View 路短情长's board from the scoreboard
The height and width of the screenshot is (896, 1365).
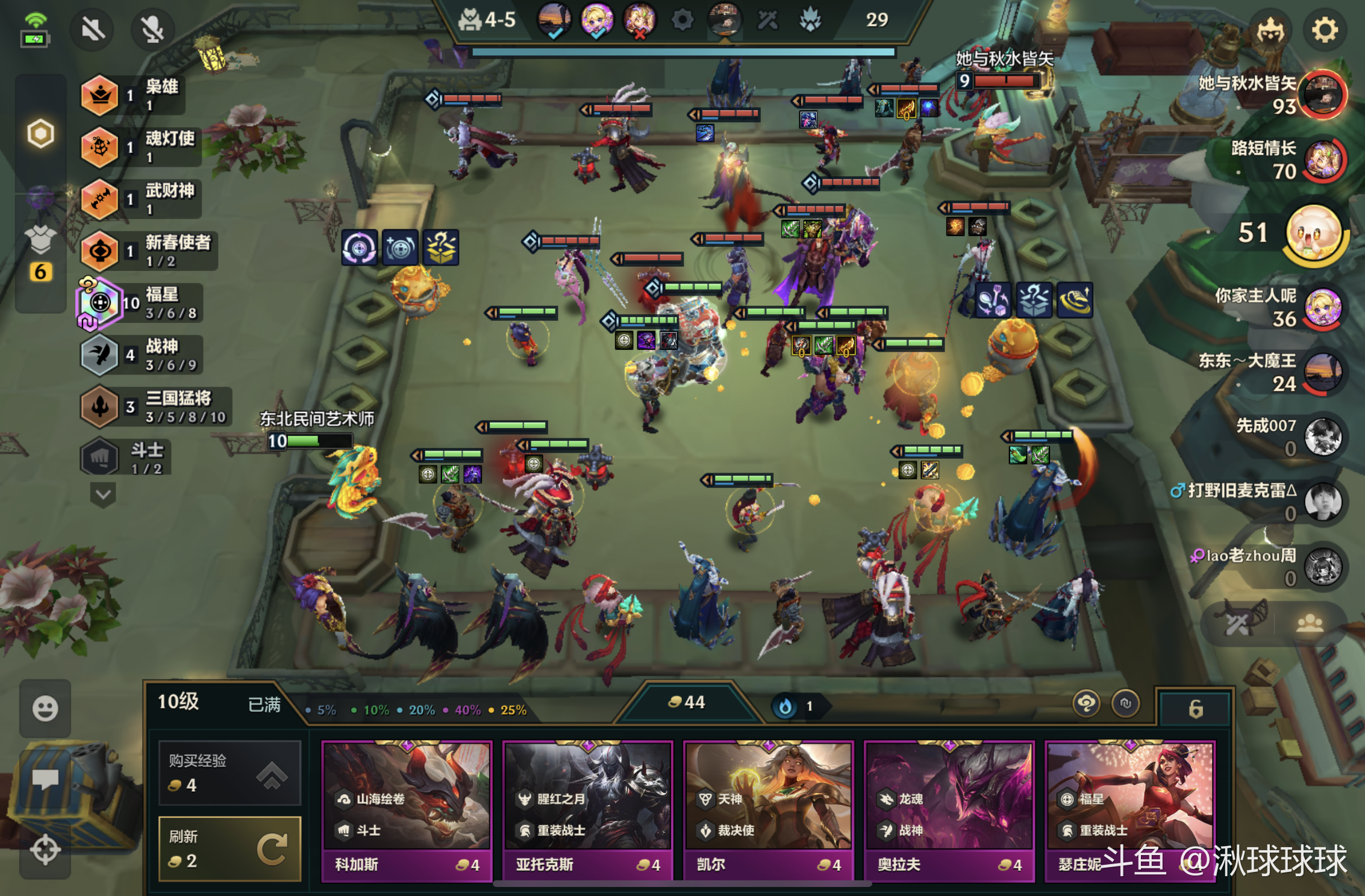point(1322,160)
